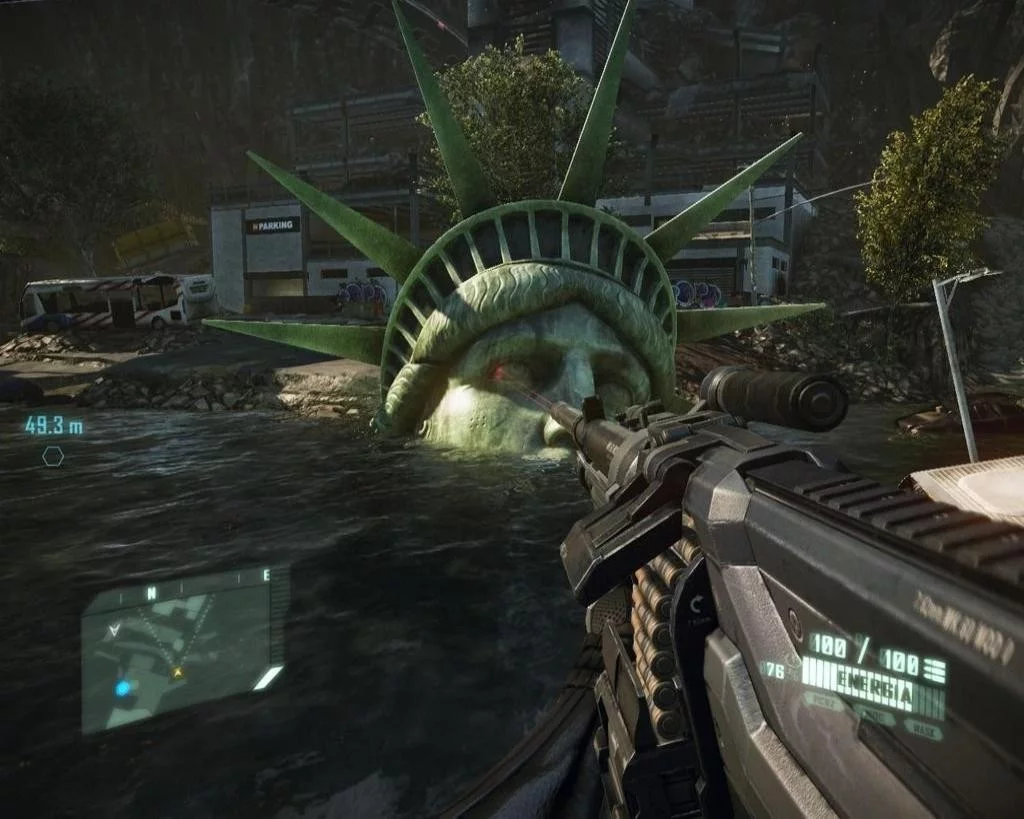Select the blue objective dot on the minimap
Viewport: 1024px width, 819px height.
pos(123,688)
